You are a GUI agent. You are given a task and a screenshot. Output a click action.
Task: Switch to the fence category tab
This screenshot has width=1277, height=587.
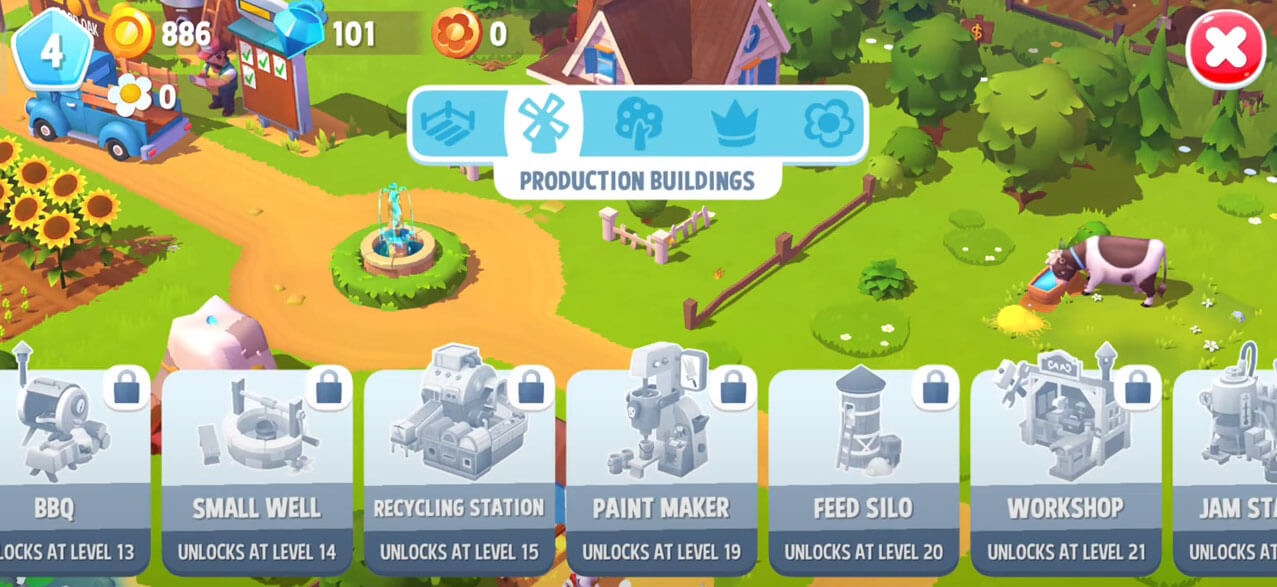point(448,124)
